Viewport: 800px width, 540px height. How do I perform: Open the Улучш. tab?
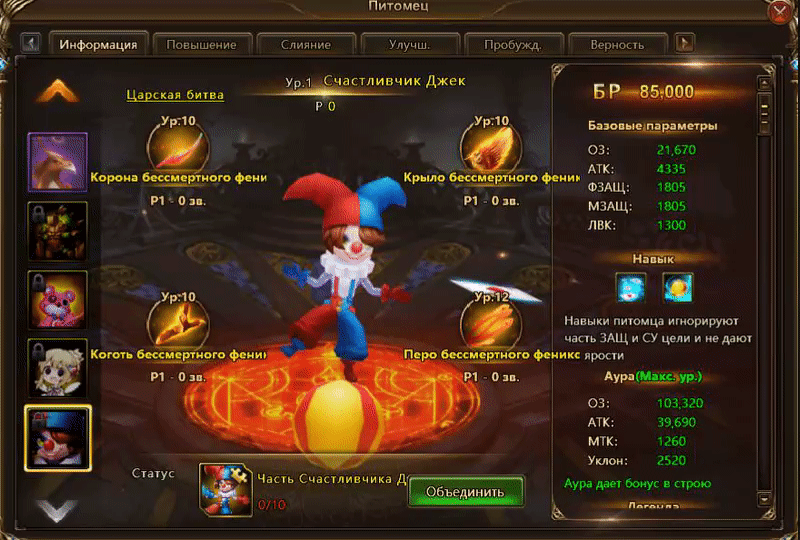click(409, 45)
